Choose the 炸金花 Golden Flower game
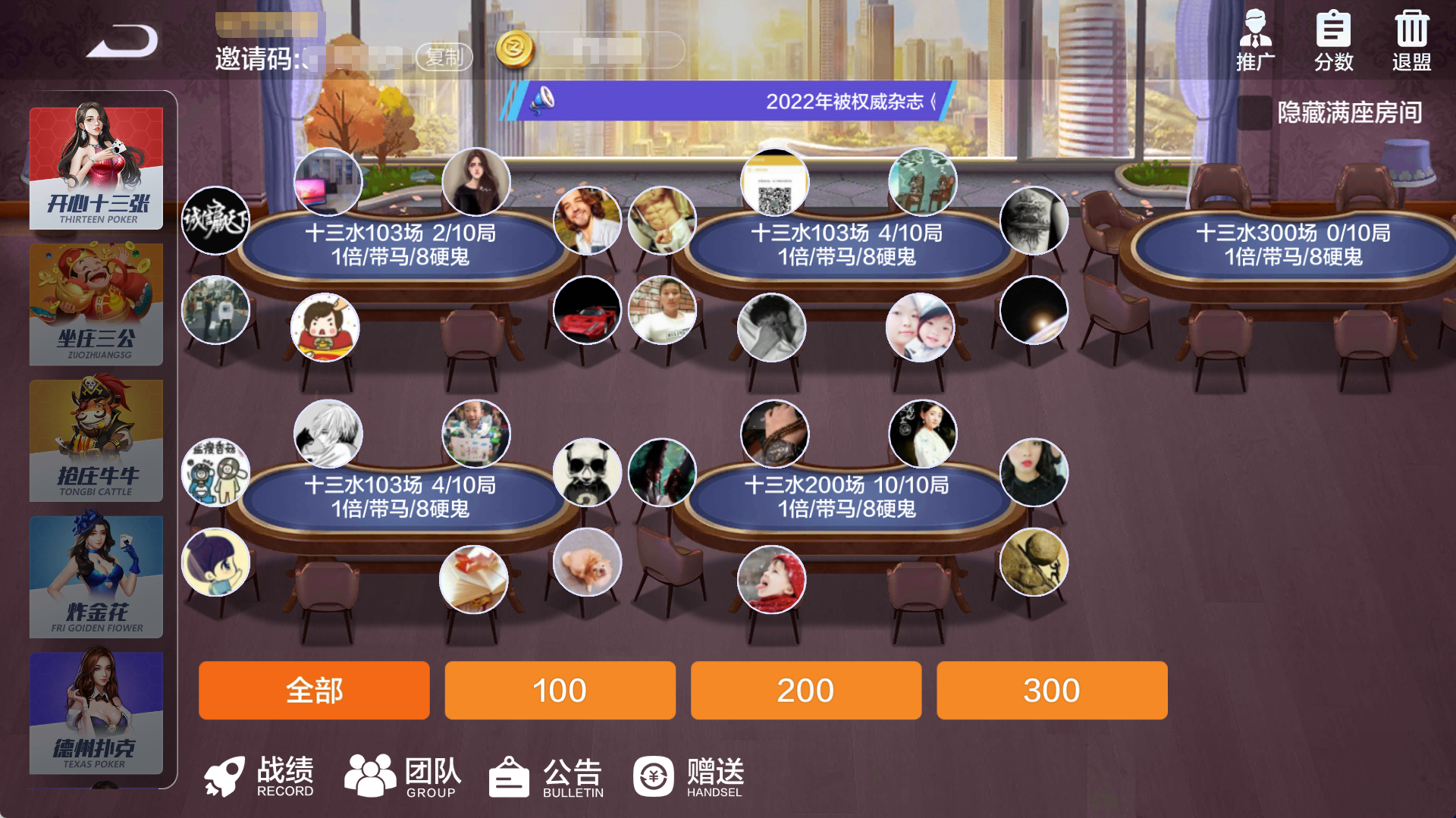 pos(96,577)
